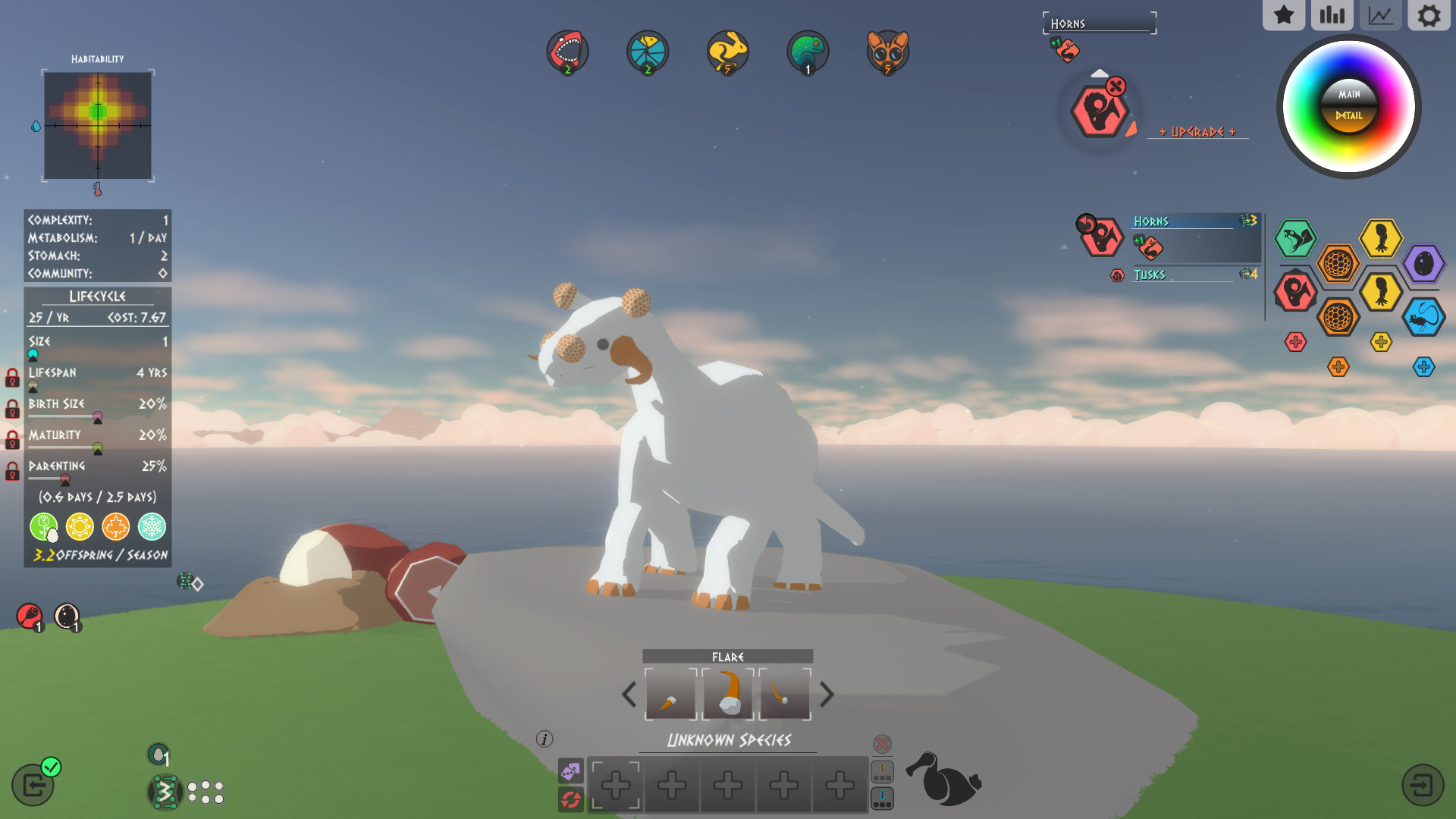Switch to the Main color tab

coord(1348,96)
